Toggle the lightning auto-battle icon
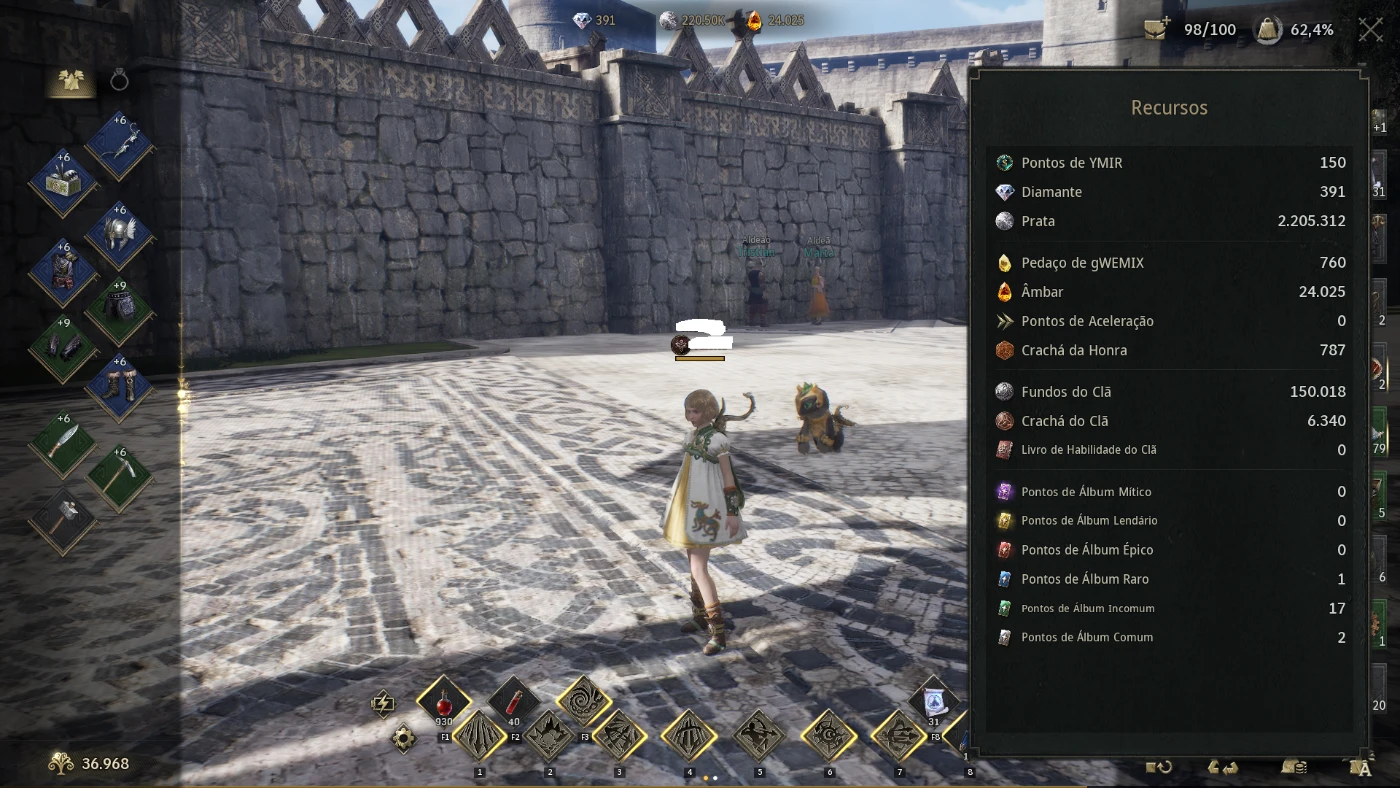1400x788 pixels. [x=383, y=703]
